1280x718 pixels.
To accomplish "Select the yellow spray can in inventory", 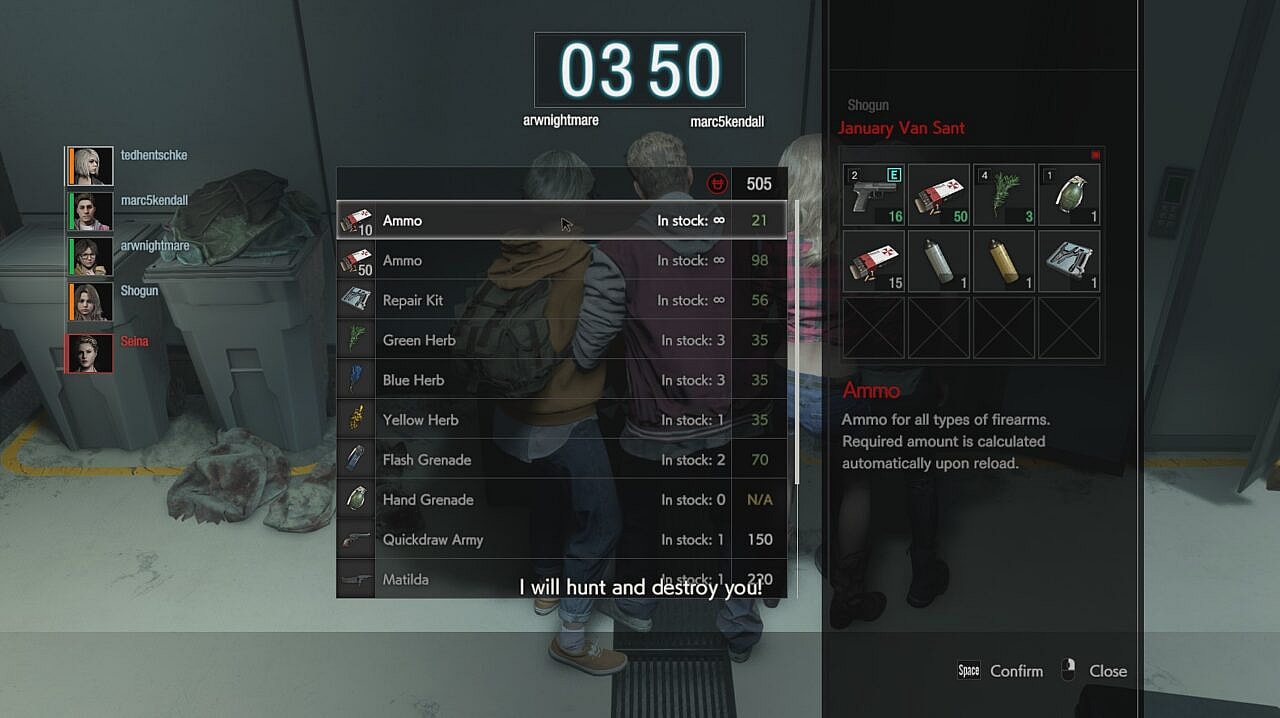I will click(x=1004, y=262).
